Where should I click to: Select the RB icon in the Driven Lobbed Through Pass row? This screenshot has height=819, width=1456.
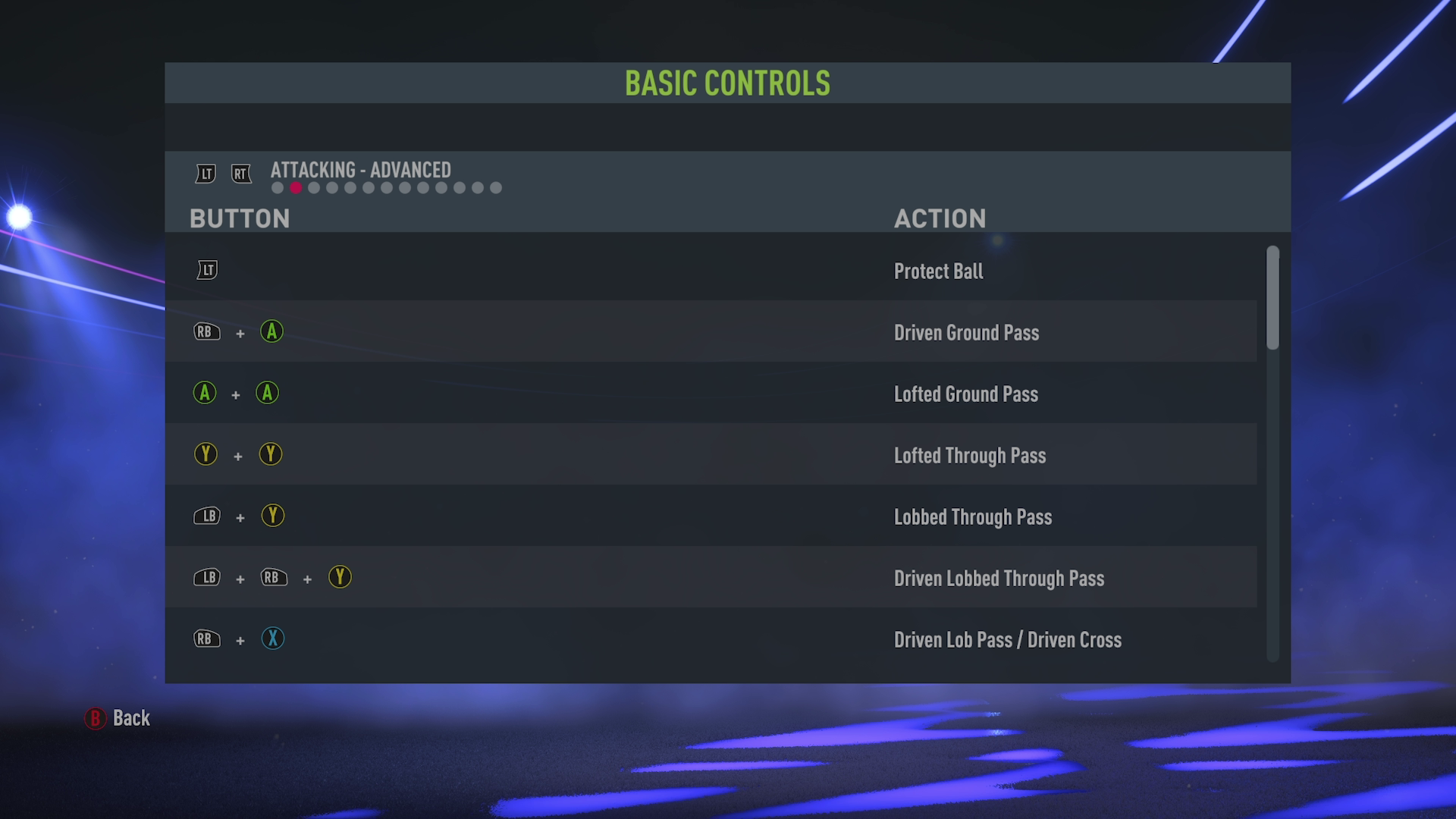click(x=275, y=578)
